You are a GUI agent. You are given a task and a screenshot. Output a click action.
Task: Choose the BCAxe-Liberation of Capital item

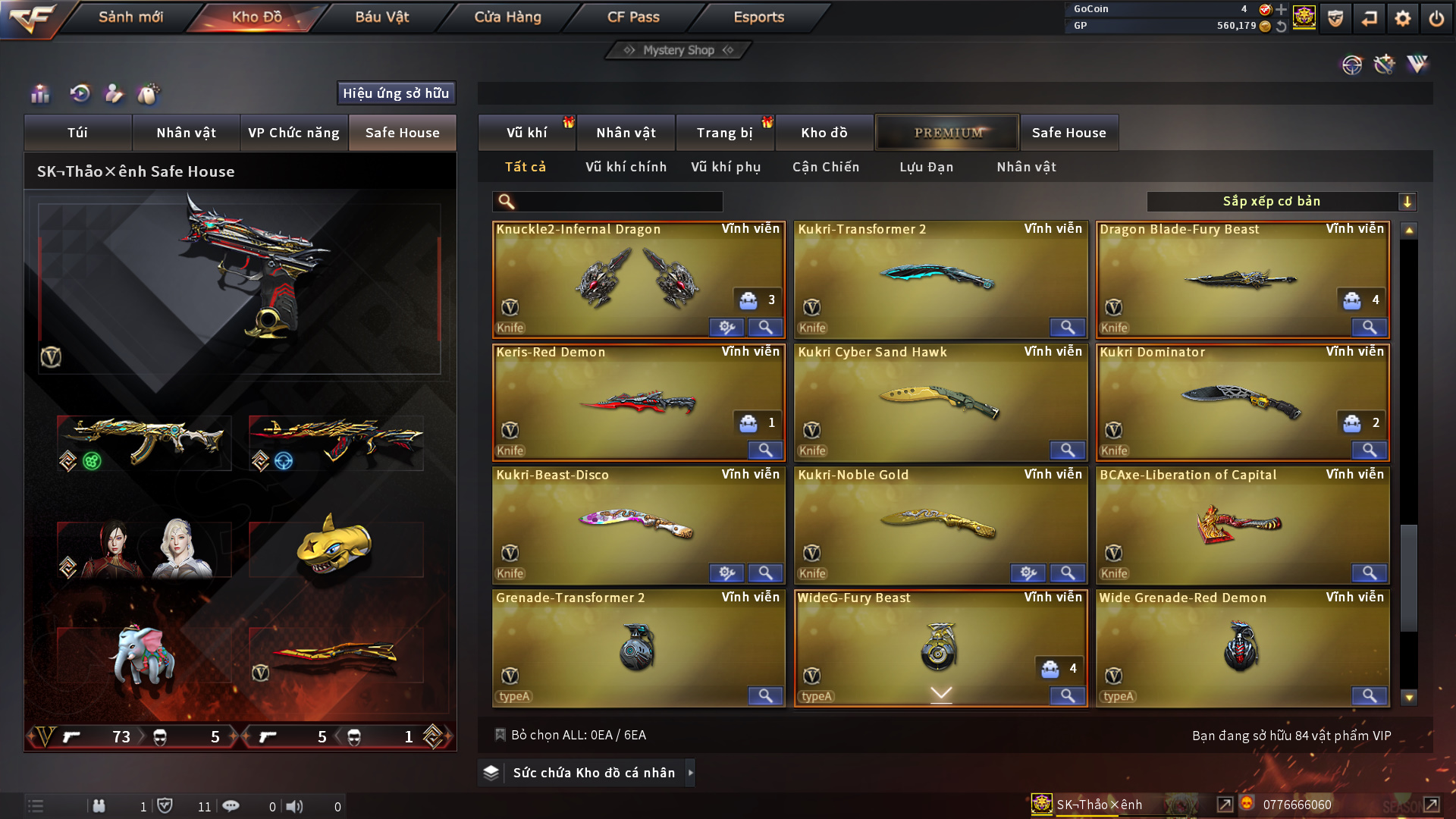(x=1241, y=523)
